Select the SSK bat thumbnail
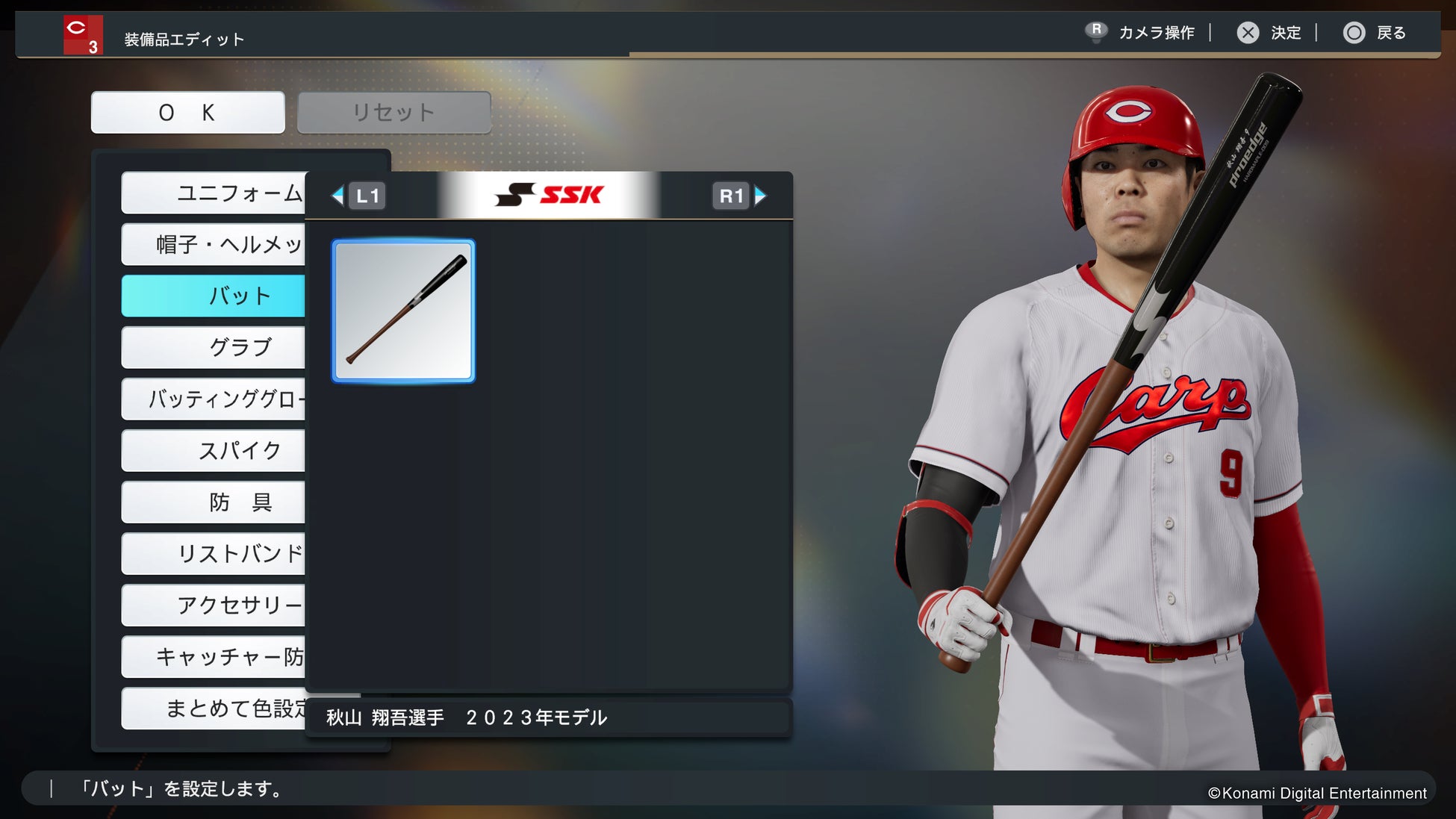Image resolution: width=1456 pixels, height=819 pixels. (403, 311)
